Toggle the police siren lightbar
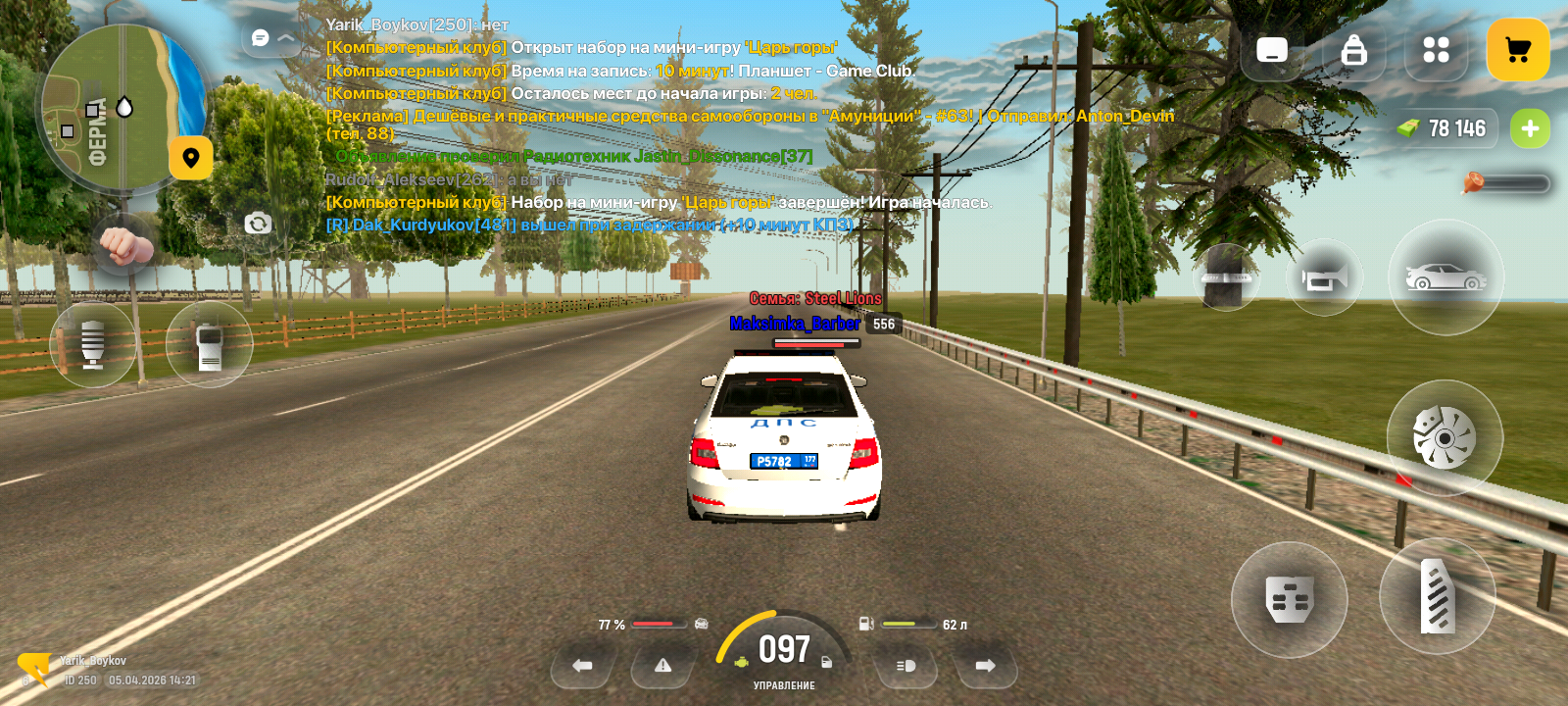 1226,277
